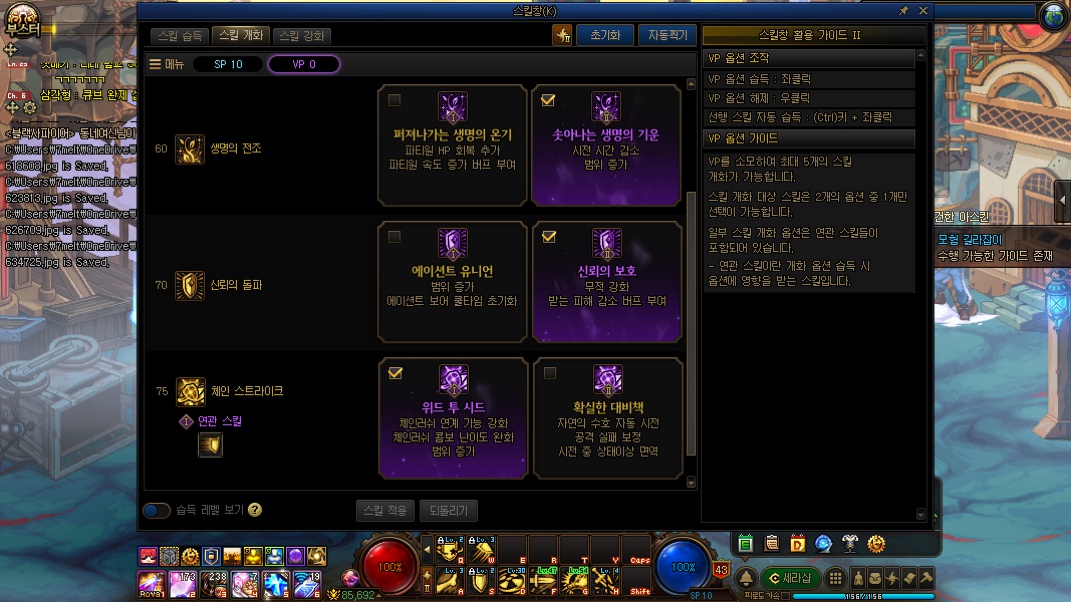1071x602 pixels.
Task: Pin the skill window with the pushpin
Action: tap(904, 10)
